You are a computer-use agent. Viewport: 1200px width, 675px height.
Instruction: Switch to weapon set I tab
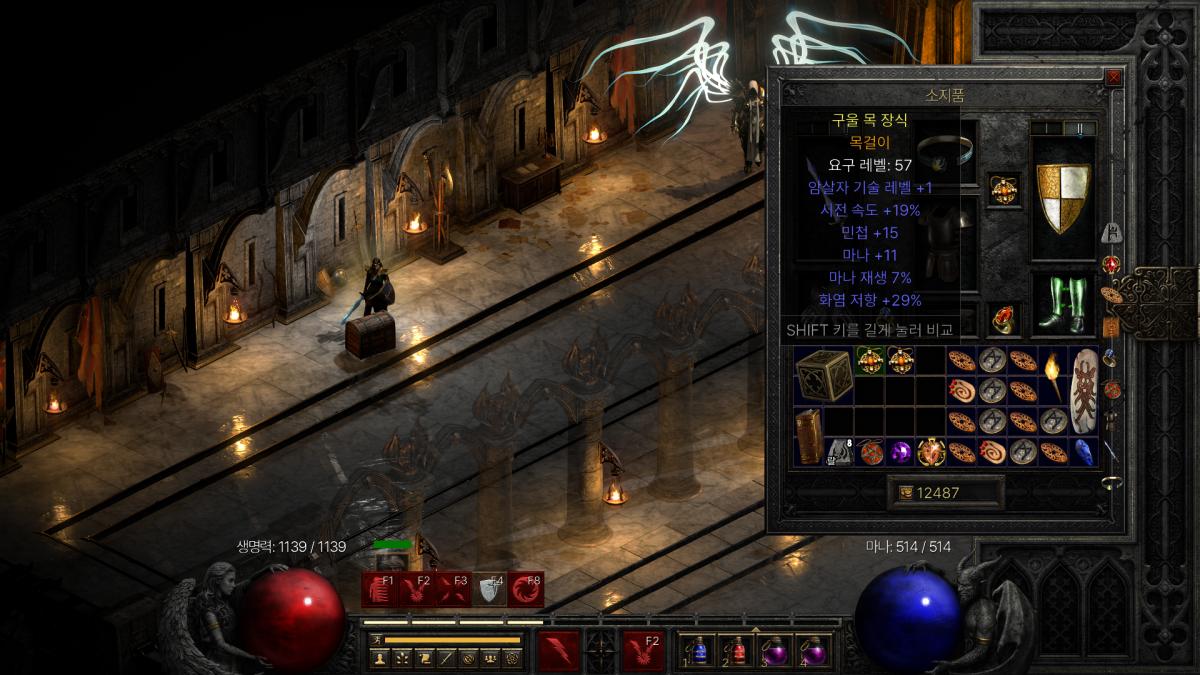click(1045, 129)
